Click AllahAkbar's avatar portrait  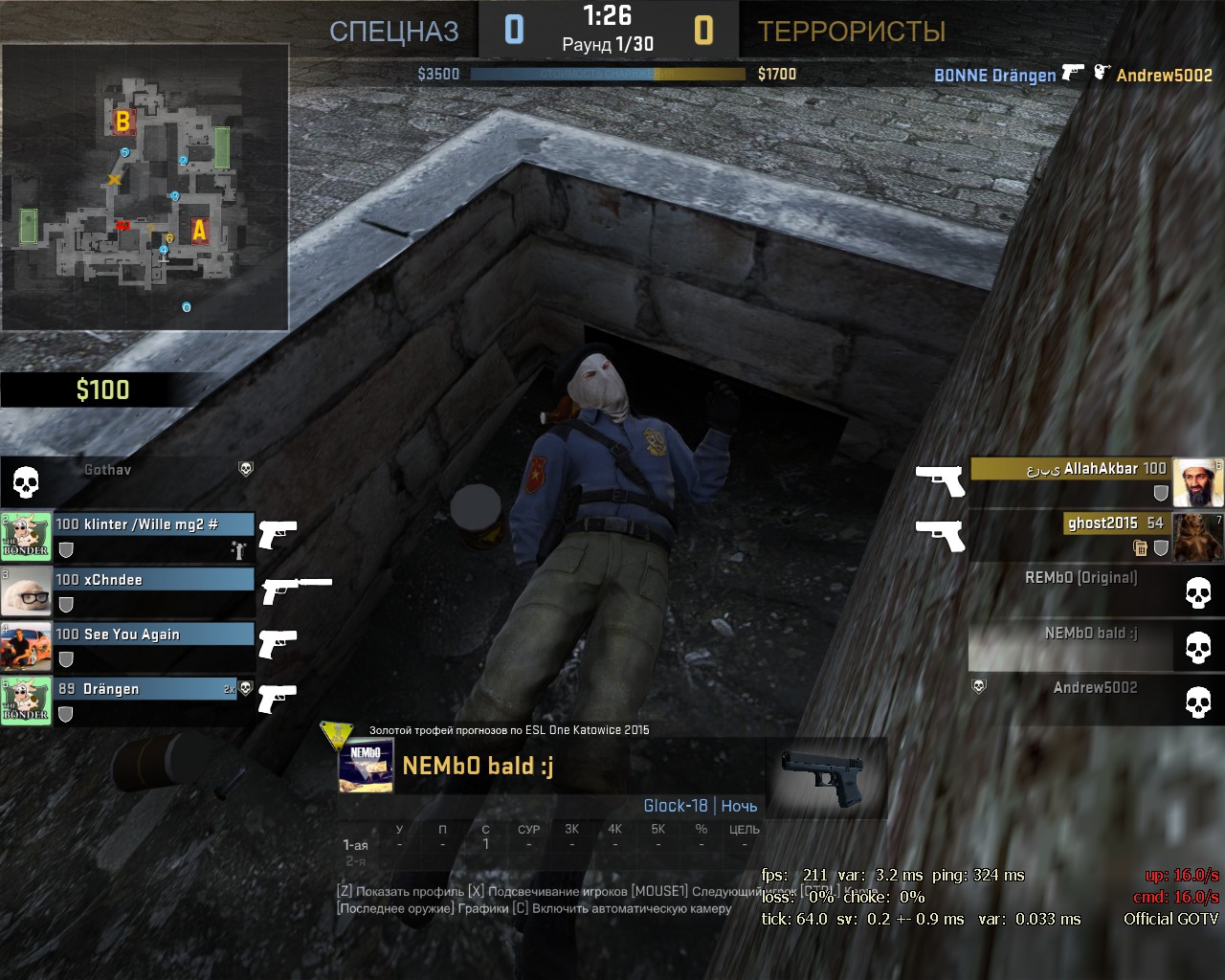tap(1198, 482)
